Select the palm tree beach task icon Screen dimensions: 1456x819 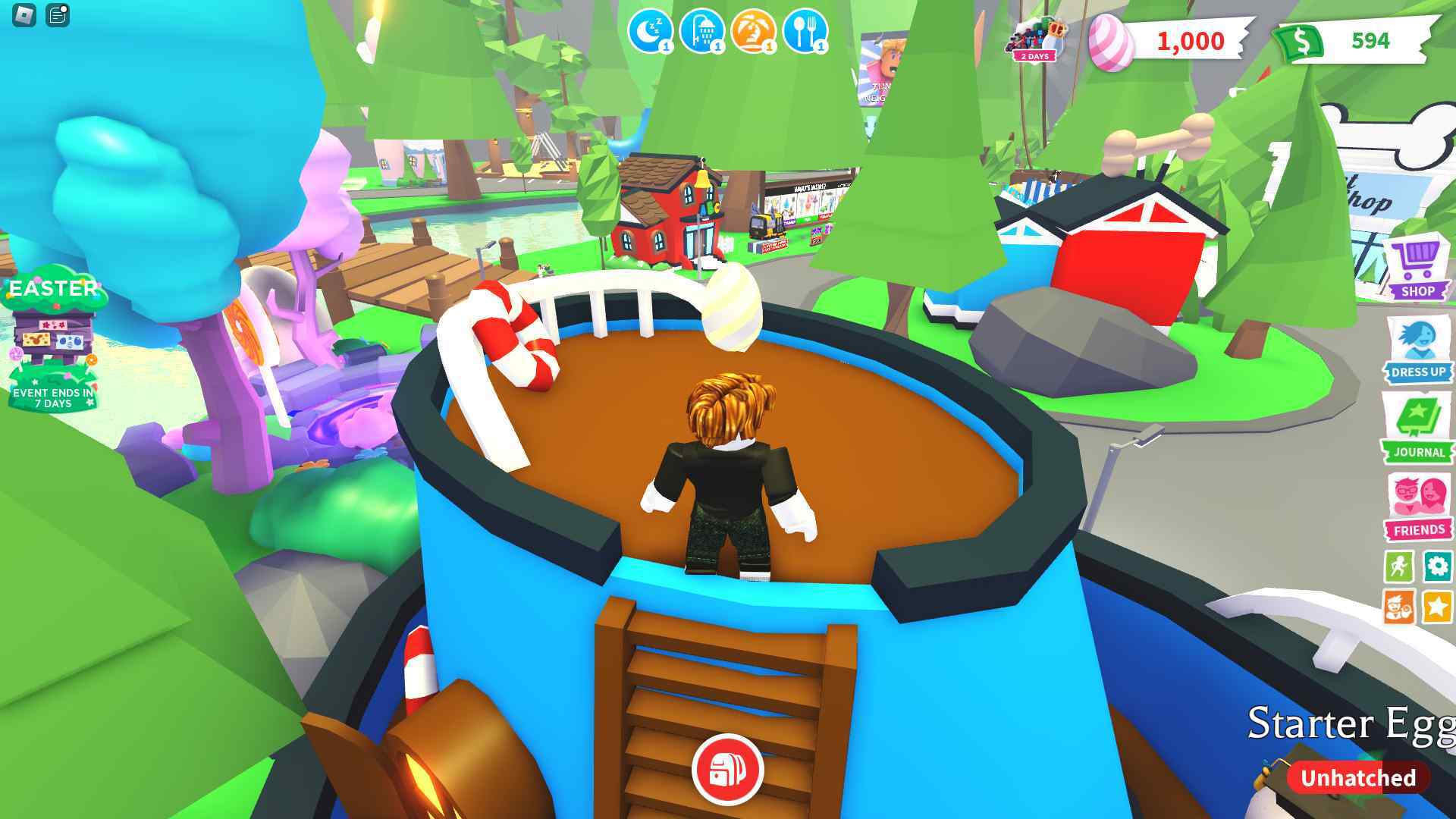753,32
